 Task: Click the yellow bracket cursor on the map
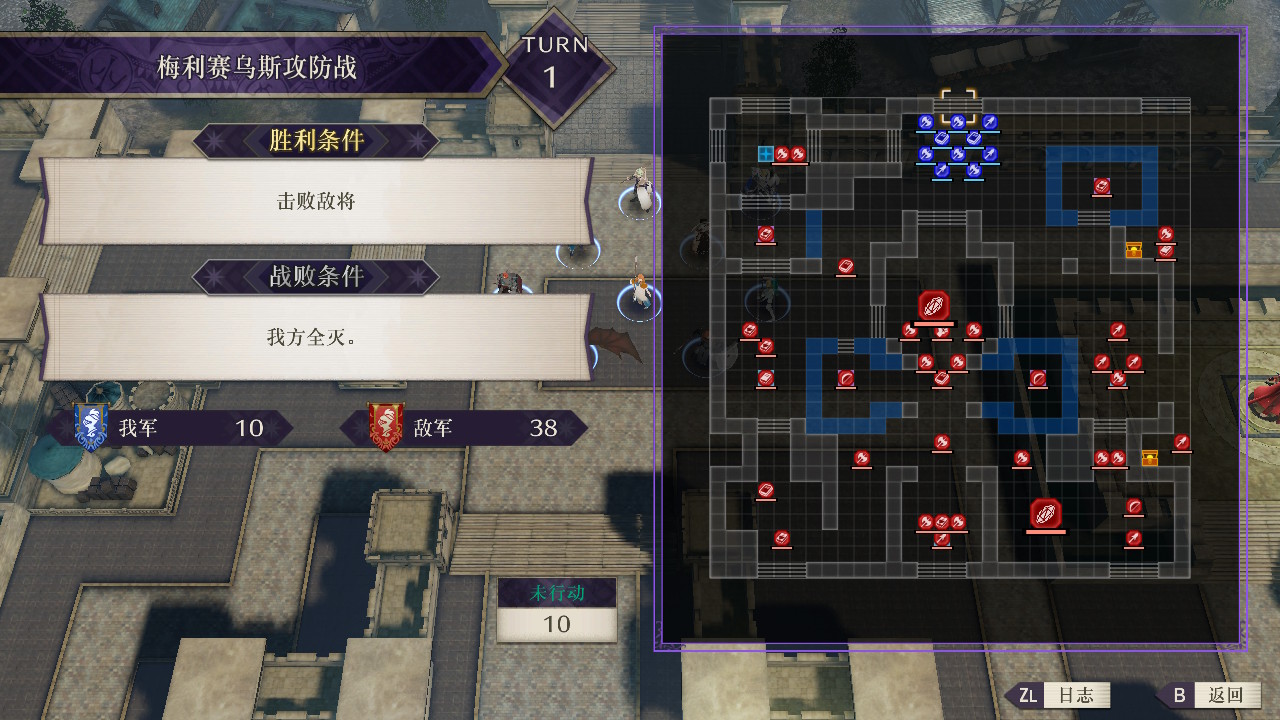pyautogui.click(x=957, y=105)
